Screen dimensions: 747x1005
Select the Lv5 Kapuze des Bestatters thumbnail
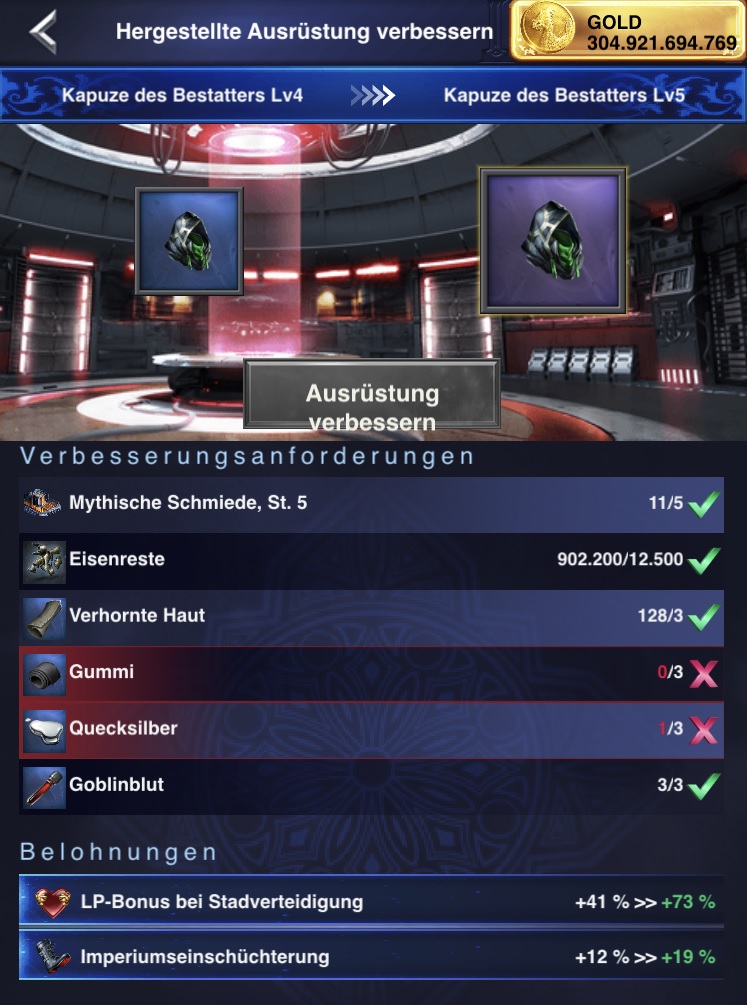pyautogui.click(x=553, y=241)
